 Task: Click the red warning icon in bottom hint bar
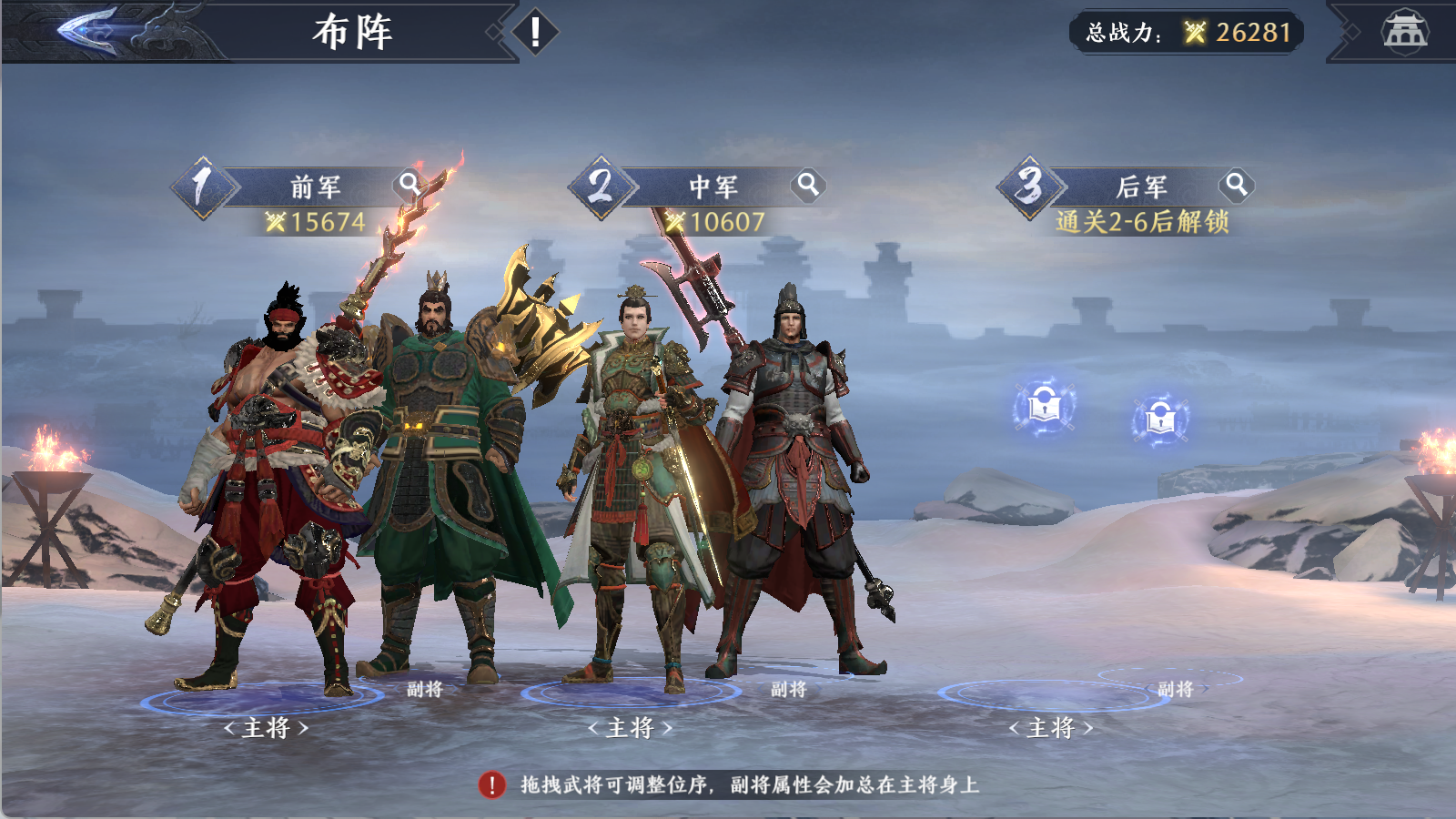(x=492, y=784)
